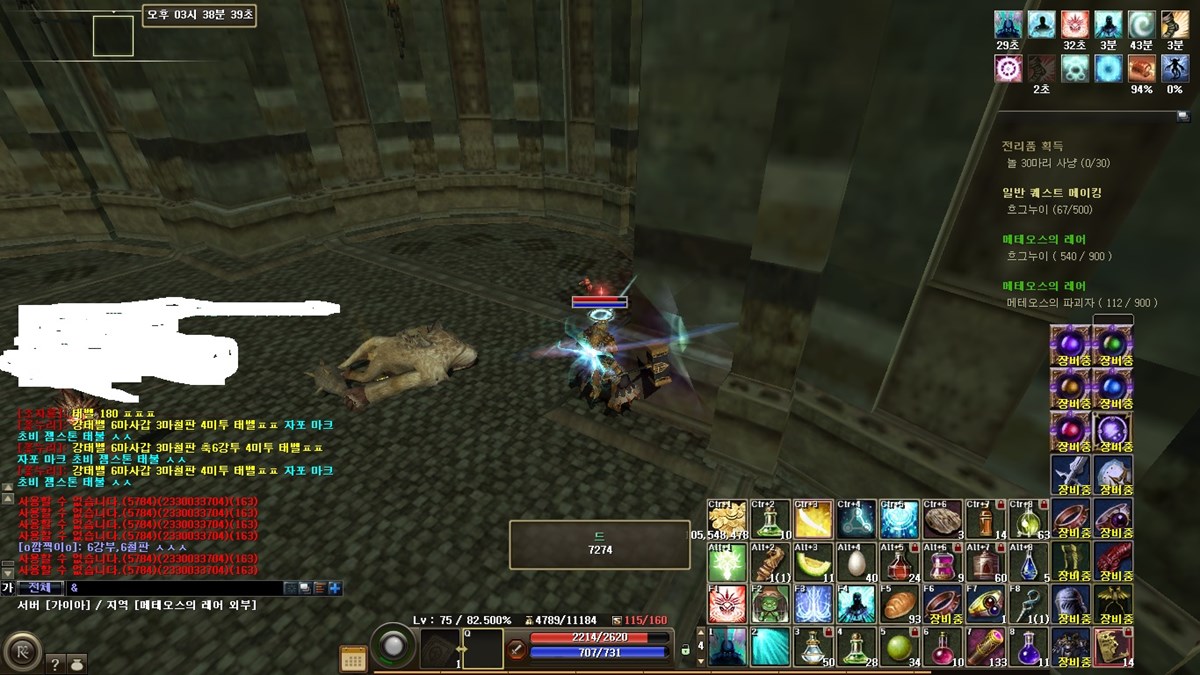1200x675 pixels.
Task: Select the 일반 퀘스트 메이킹 quest entry
Action: (1051, 193)
